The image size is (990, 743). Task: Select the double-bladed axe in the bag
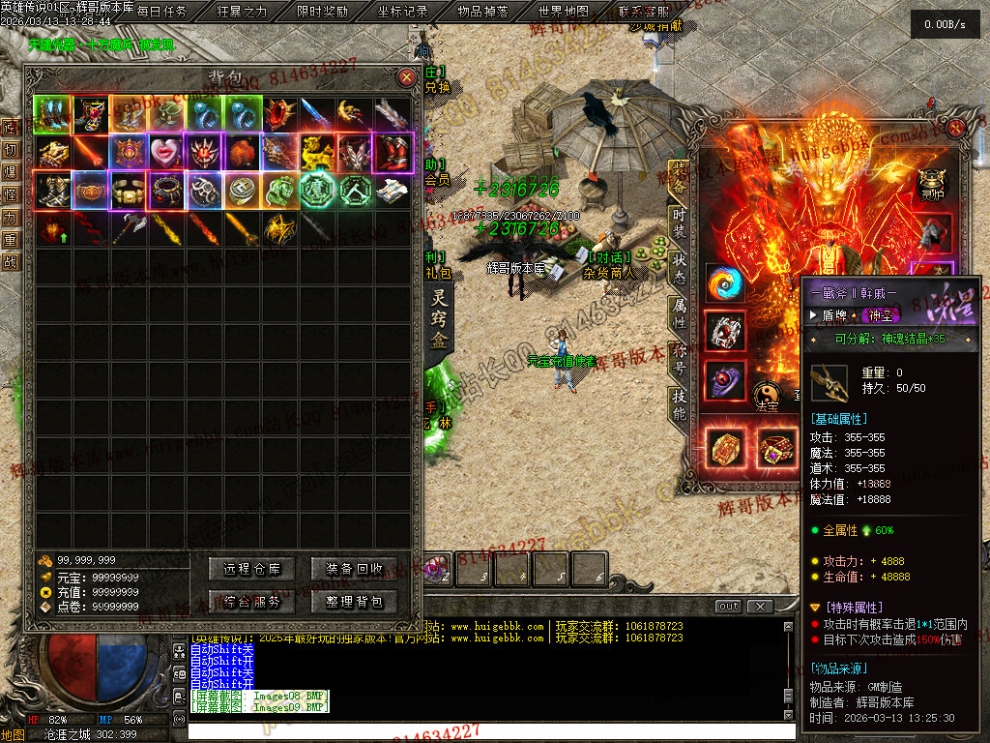(128, 229)
